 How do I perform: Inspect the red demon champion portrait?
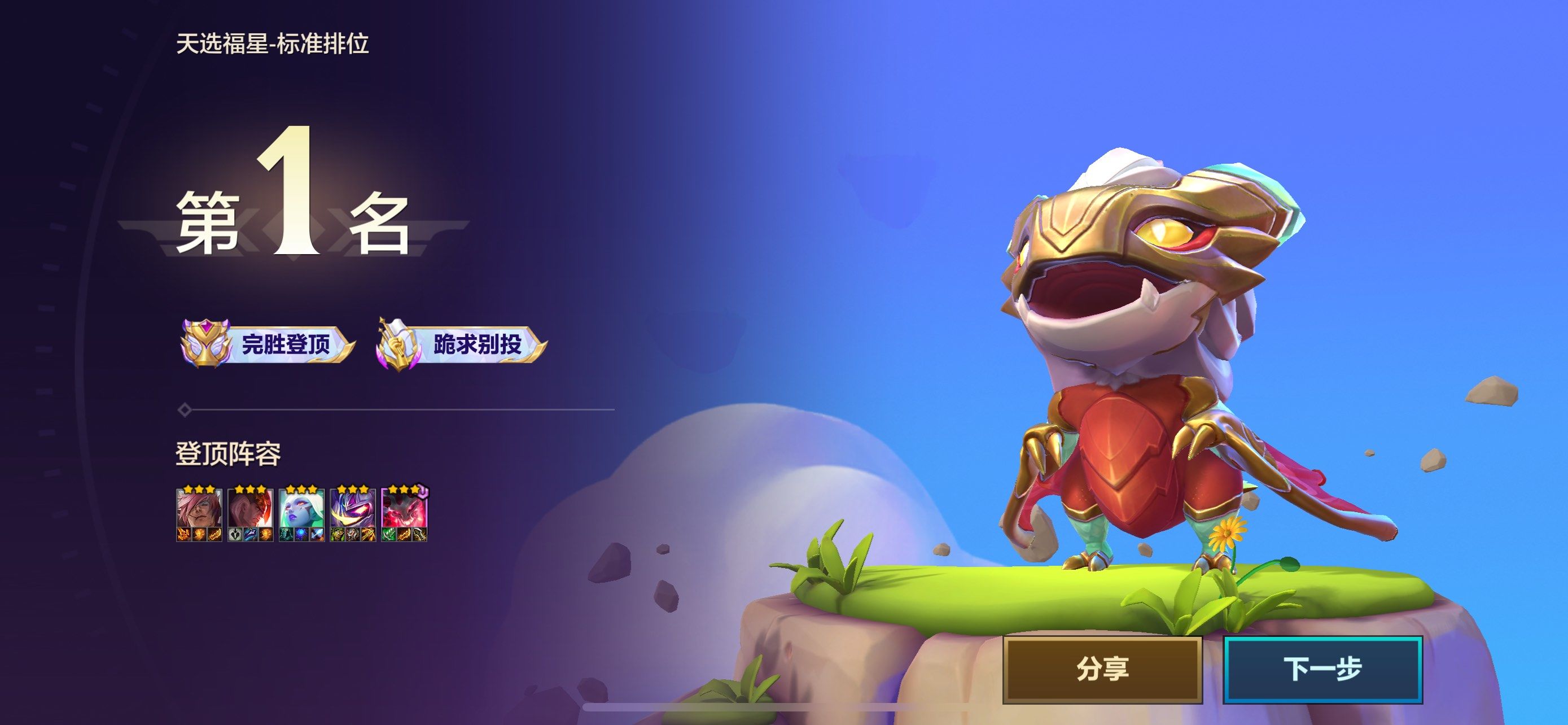point(404,509)
